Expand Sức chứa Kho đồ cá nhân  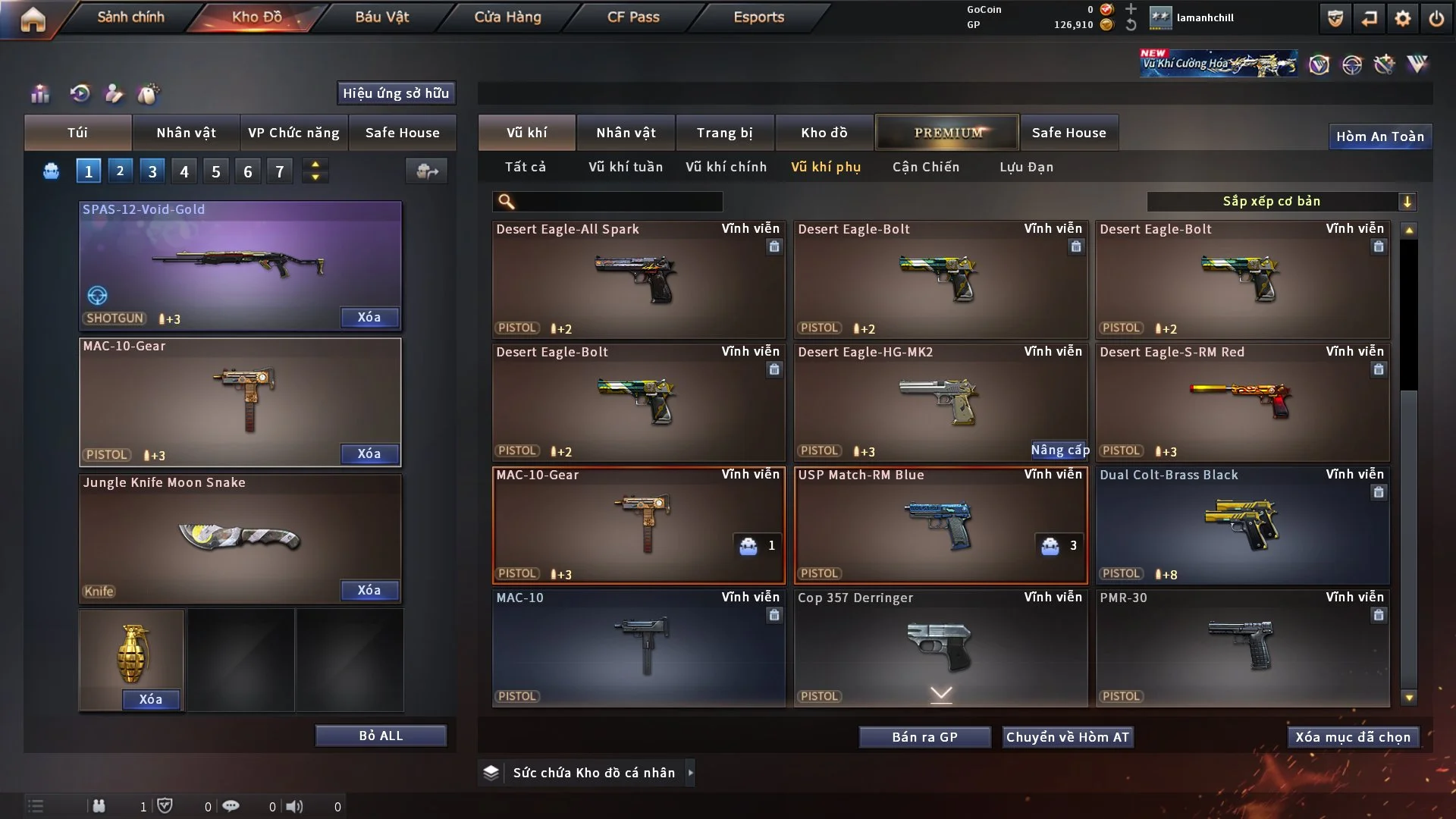pos(594,773)
